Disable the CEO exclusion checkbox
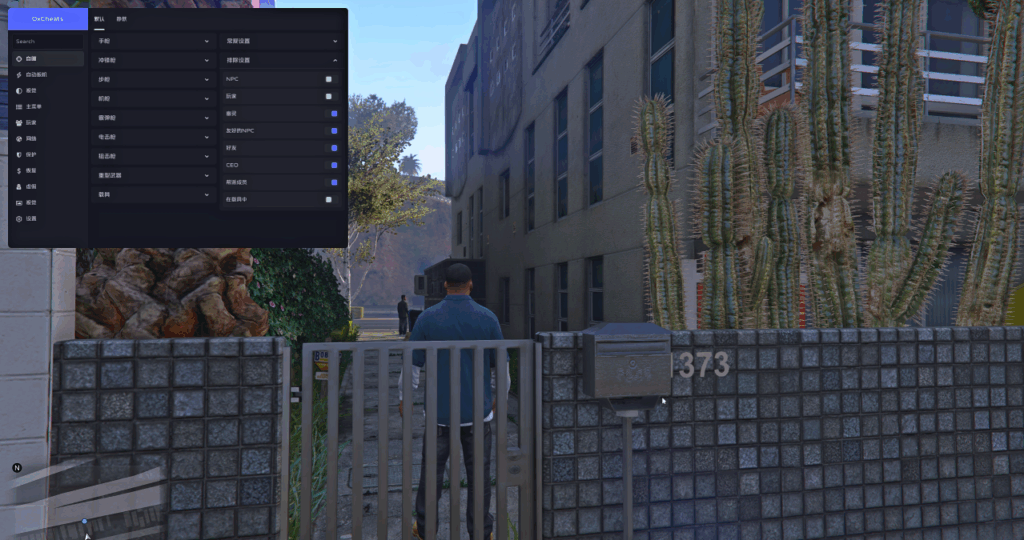 click(x=333, y=165)
